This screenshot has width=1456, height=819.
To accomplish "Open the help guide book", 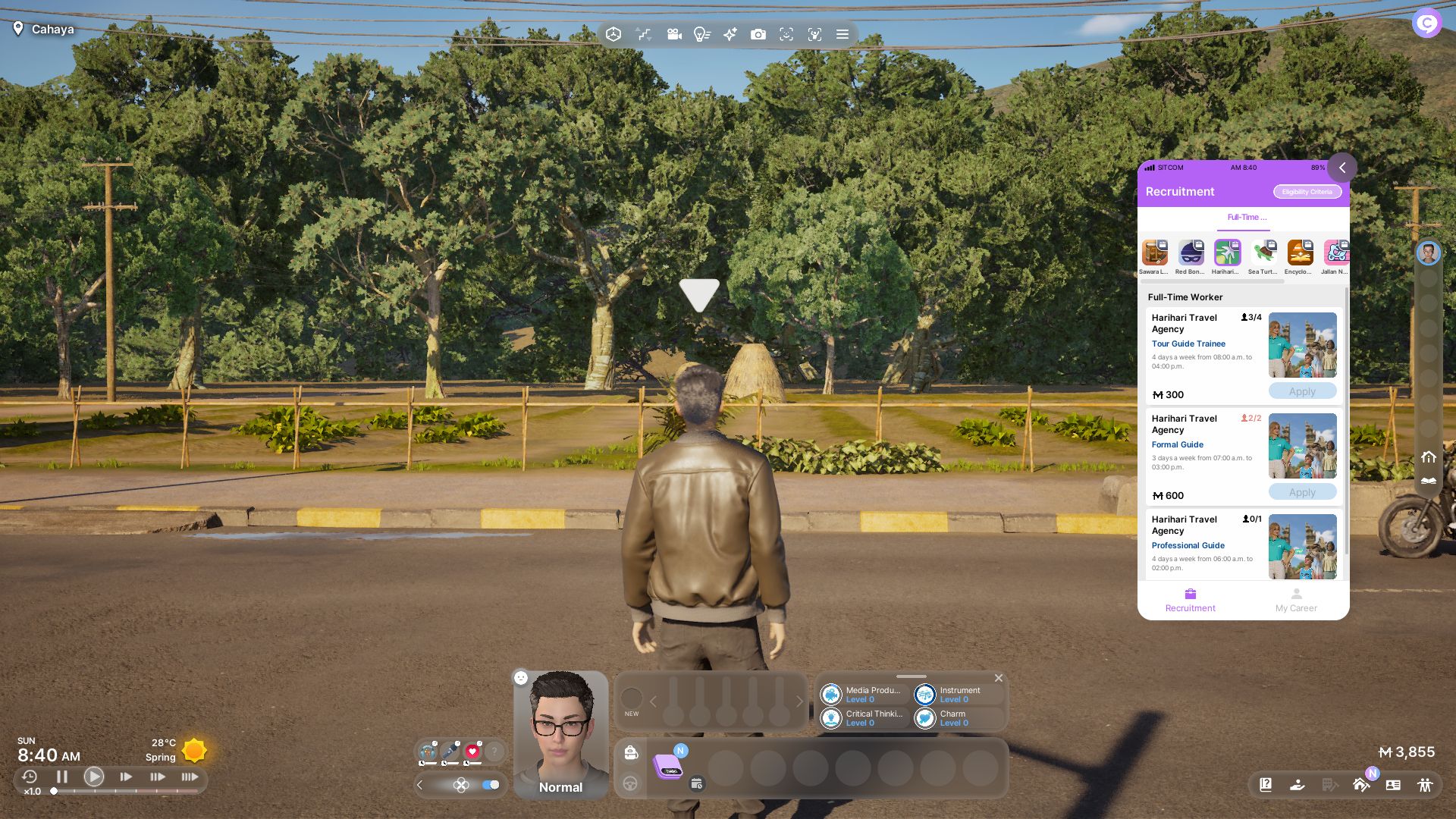I will click(1266, 785).
